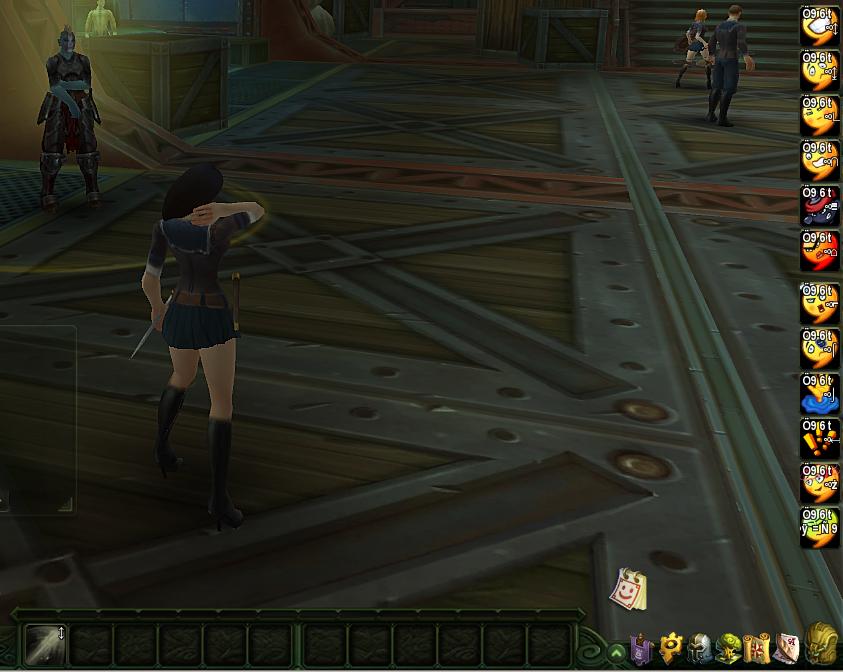
Task: Open the purple banner menu icon
Action: (x=641, y=650)
